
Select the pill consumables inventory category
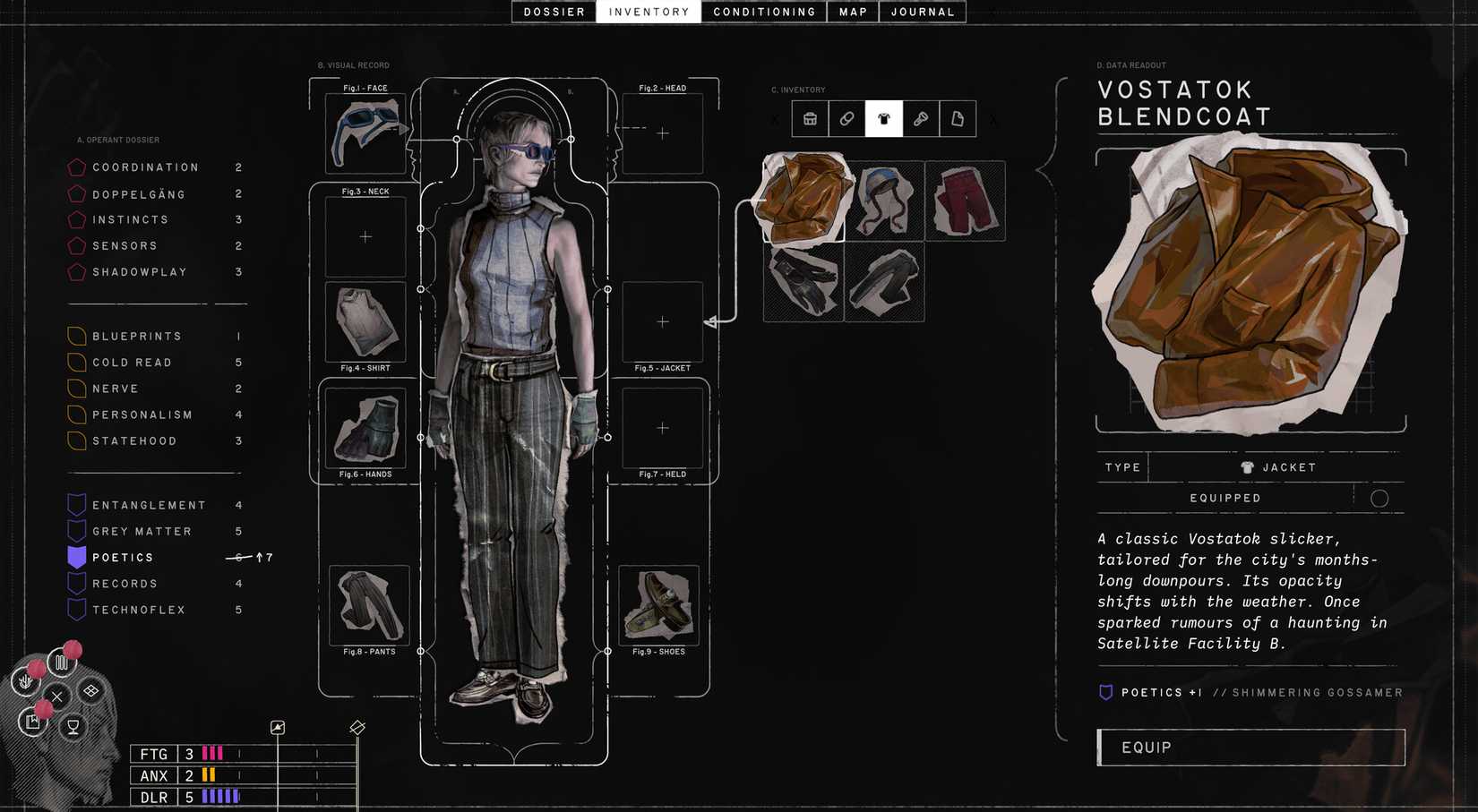[846, 118]
